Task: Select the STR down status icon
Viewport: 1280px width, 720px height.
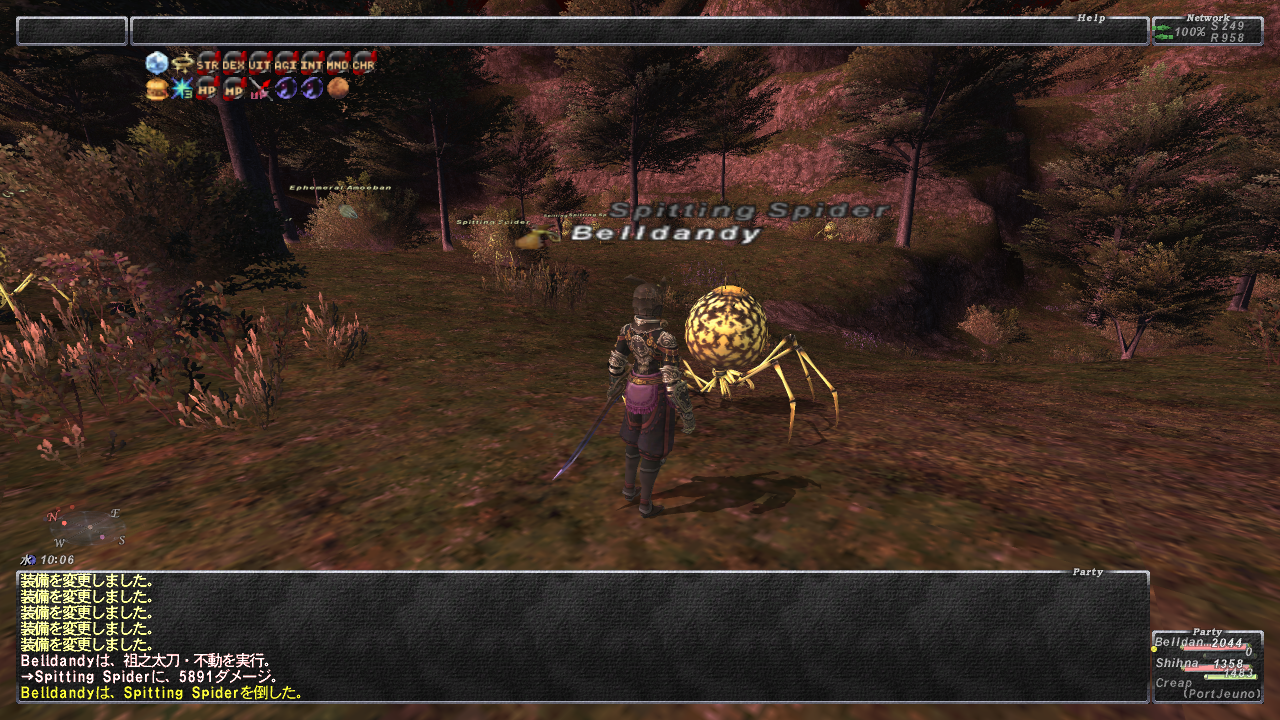Action: 208,64
